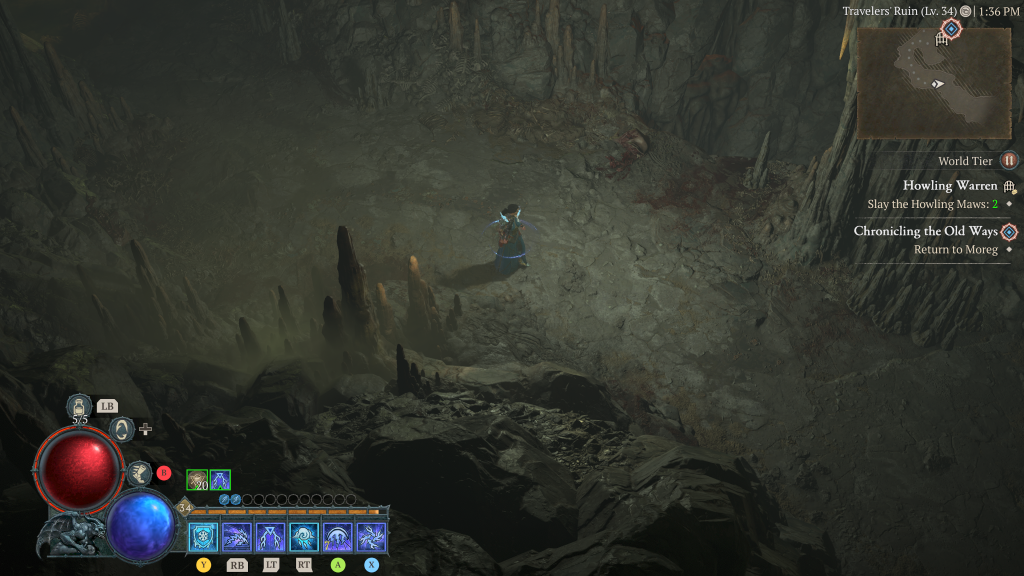
Task: Activate the snowflake shield skill
Action: coord(203,537)
